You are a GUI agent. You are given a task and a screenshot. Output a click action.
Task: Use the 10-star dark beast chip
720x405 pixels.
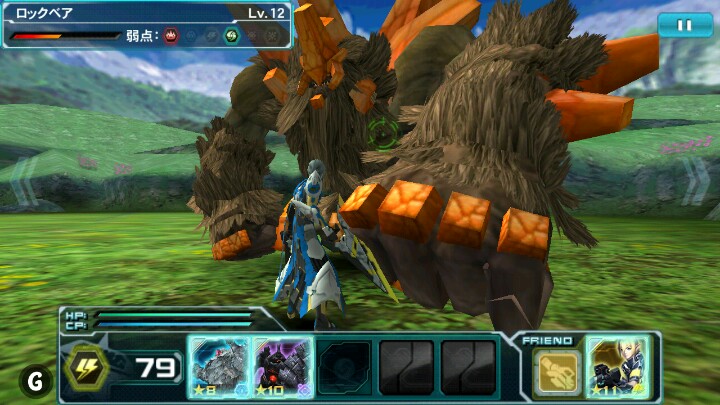tap(282, 367)
